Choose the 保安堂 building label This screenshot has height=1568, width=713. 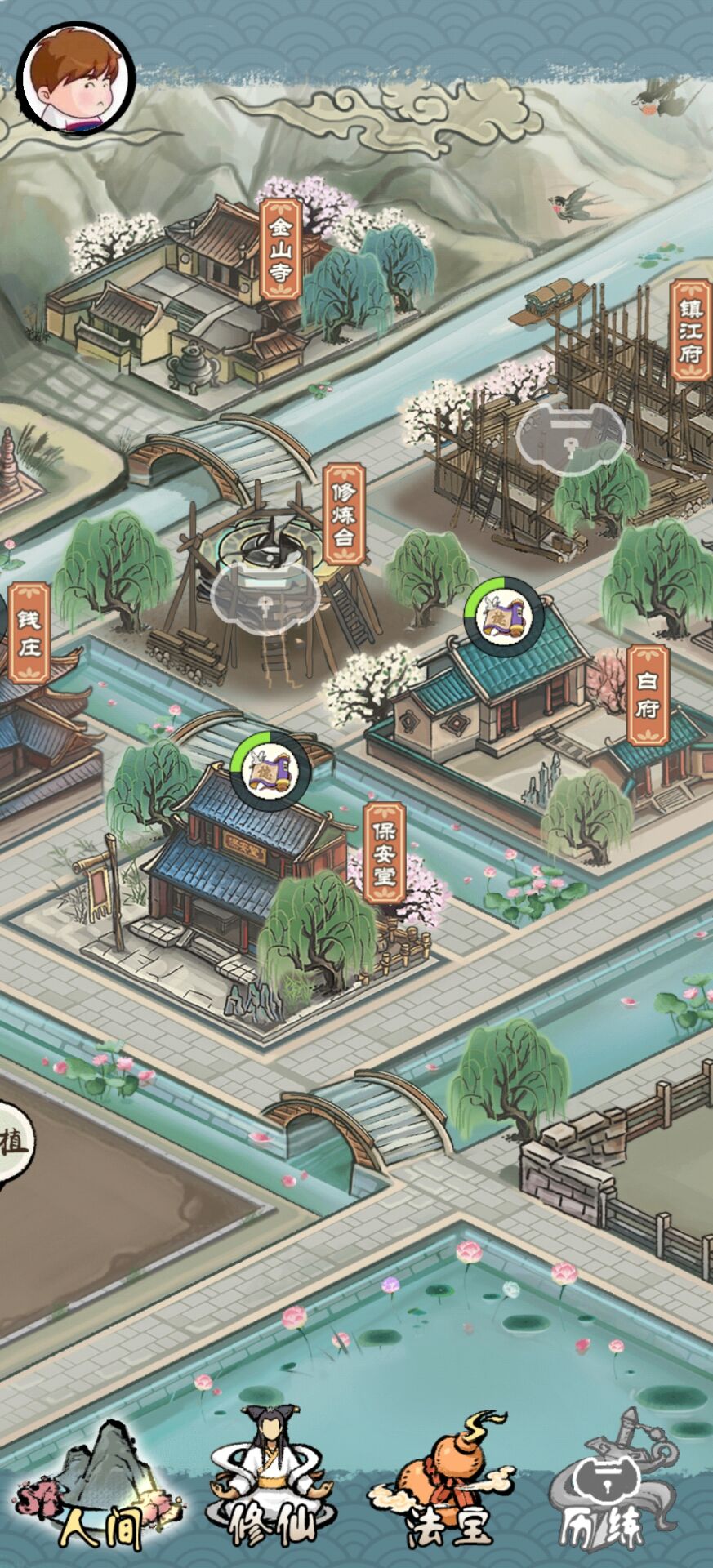tap(384, 853)
